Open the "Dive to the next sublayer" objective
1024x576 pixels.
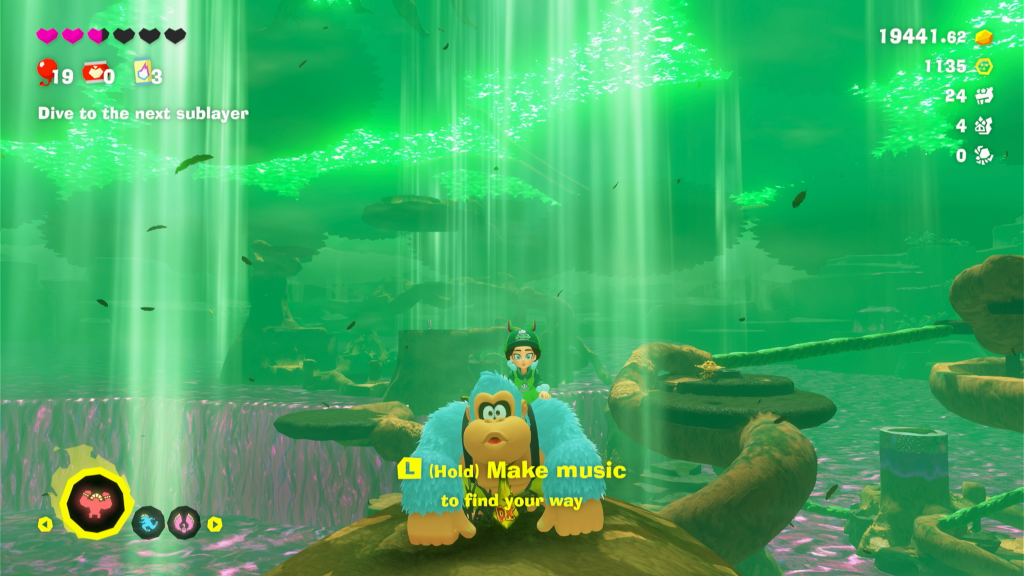[x=143, y=114]
